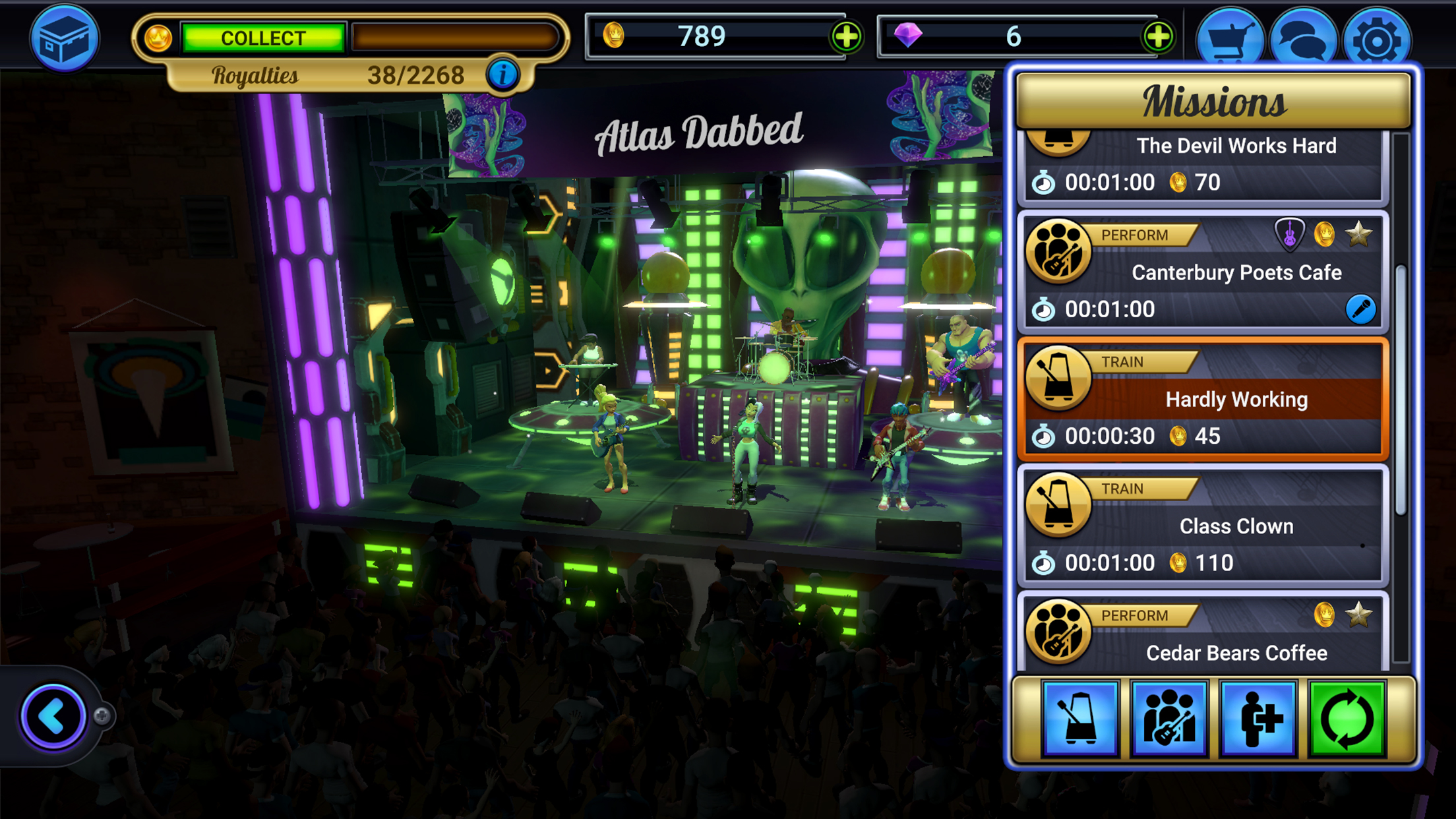Filter missions by band performances
This screenshot has height=819, width=1456.
(1169, 718)
